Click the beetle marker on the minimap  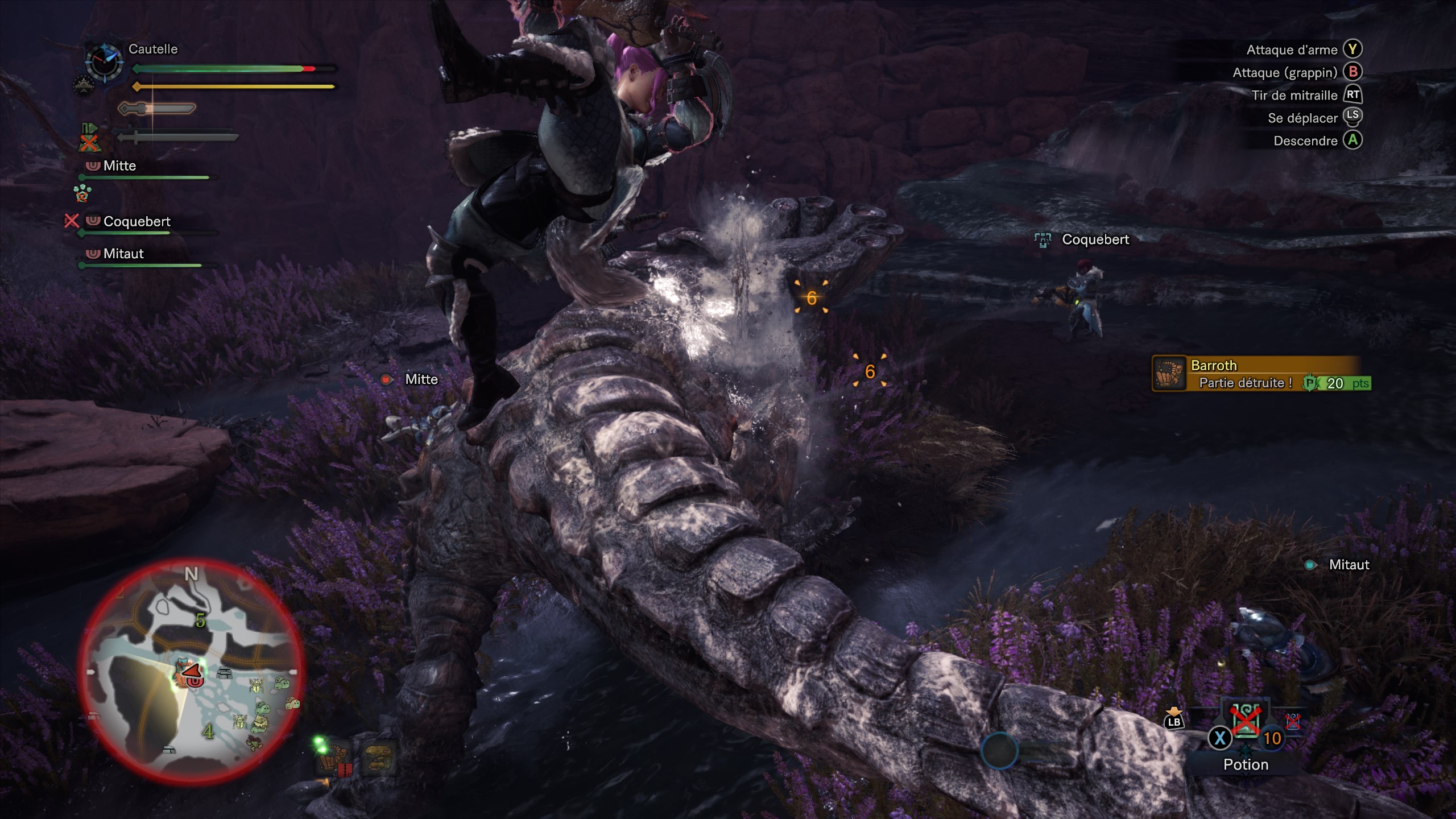[x=257, y=686]
